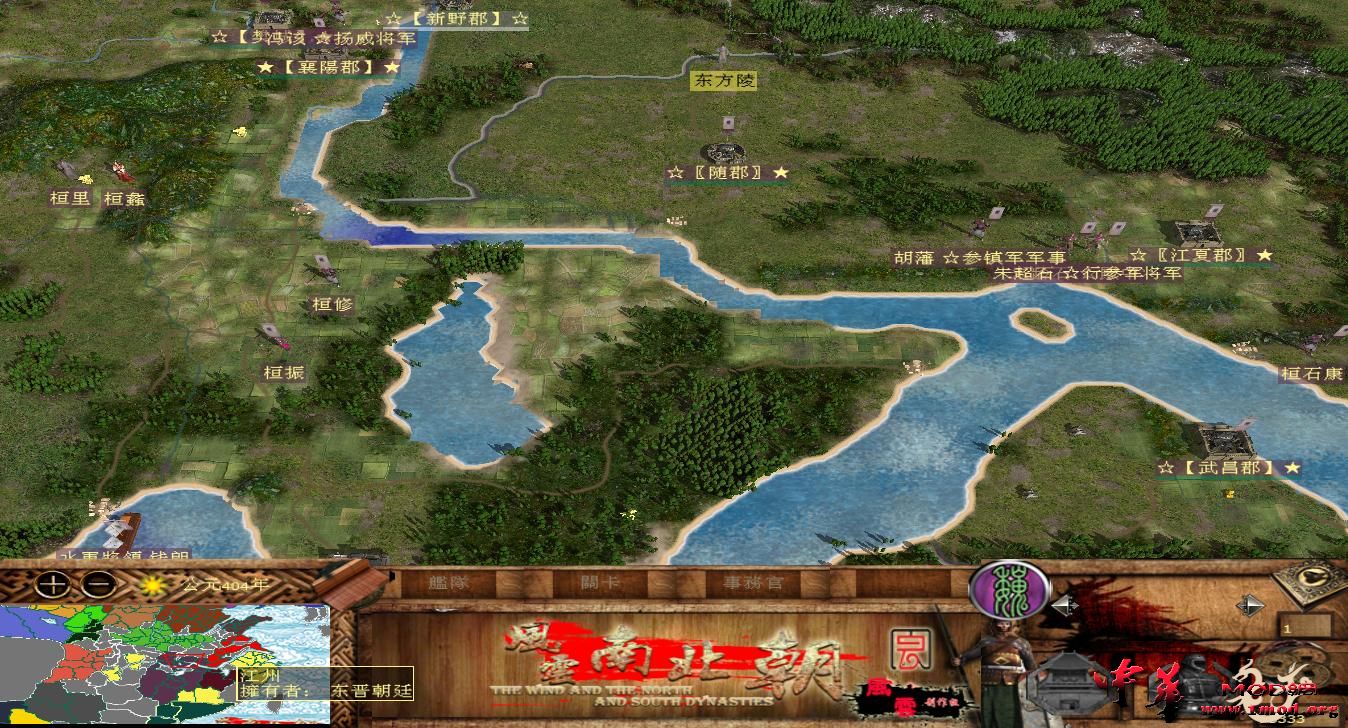Zoom out with the minimap minus icon
Viewport: 1348px width, 728px height.
click(97, 584)
